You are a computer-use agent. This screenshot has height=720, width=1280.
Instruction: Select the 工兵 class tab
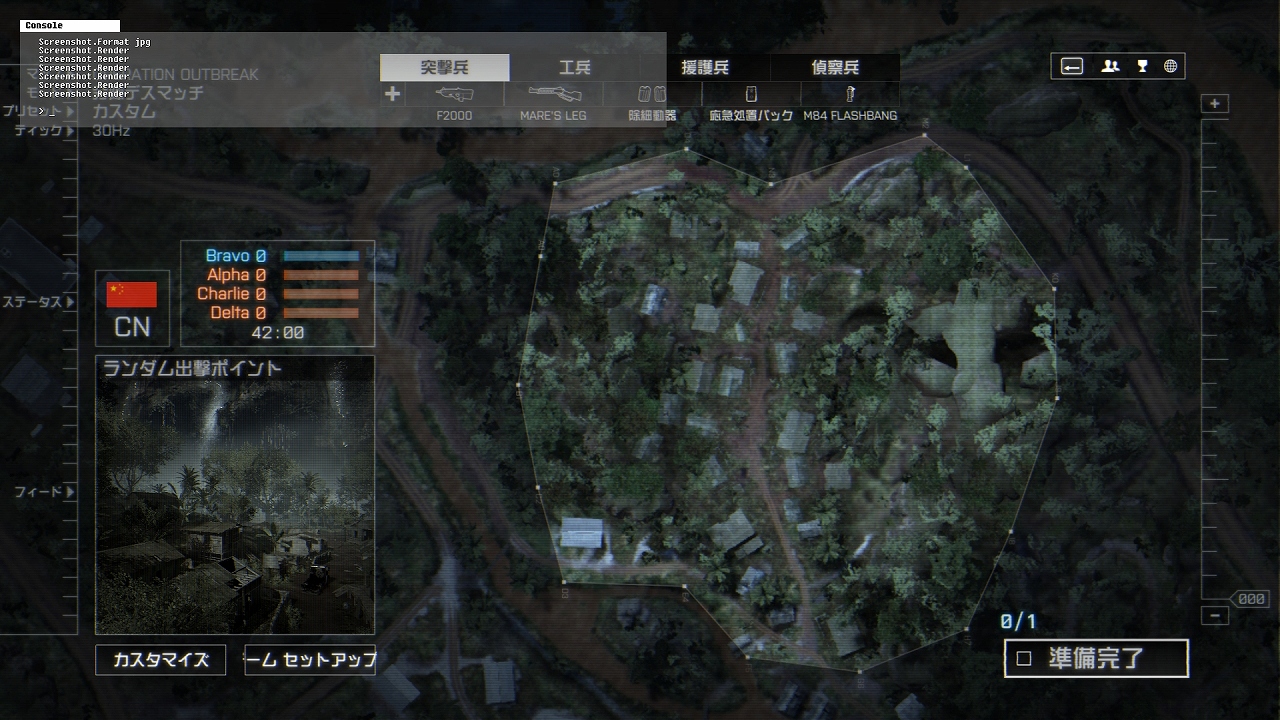(574, 68)
